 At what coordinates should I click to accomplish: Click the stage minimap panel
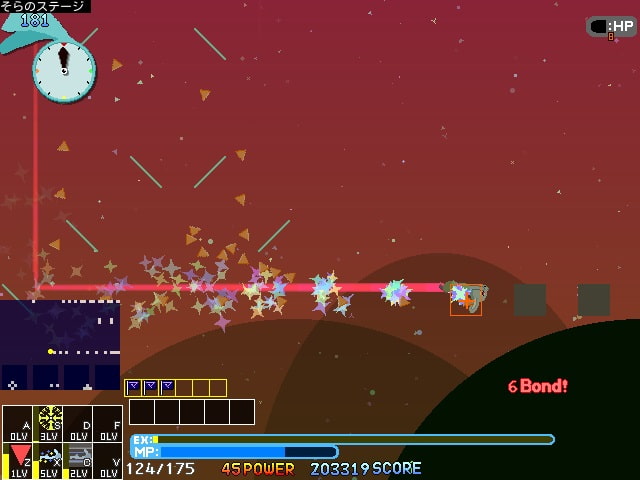(x=60, y=345)
